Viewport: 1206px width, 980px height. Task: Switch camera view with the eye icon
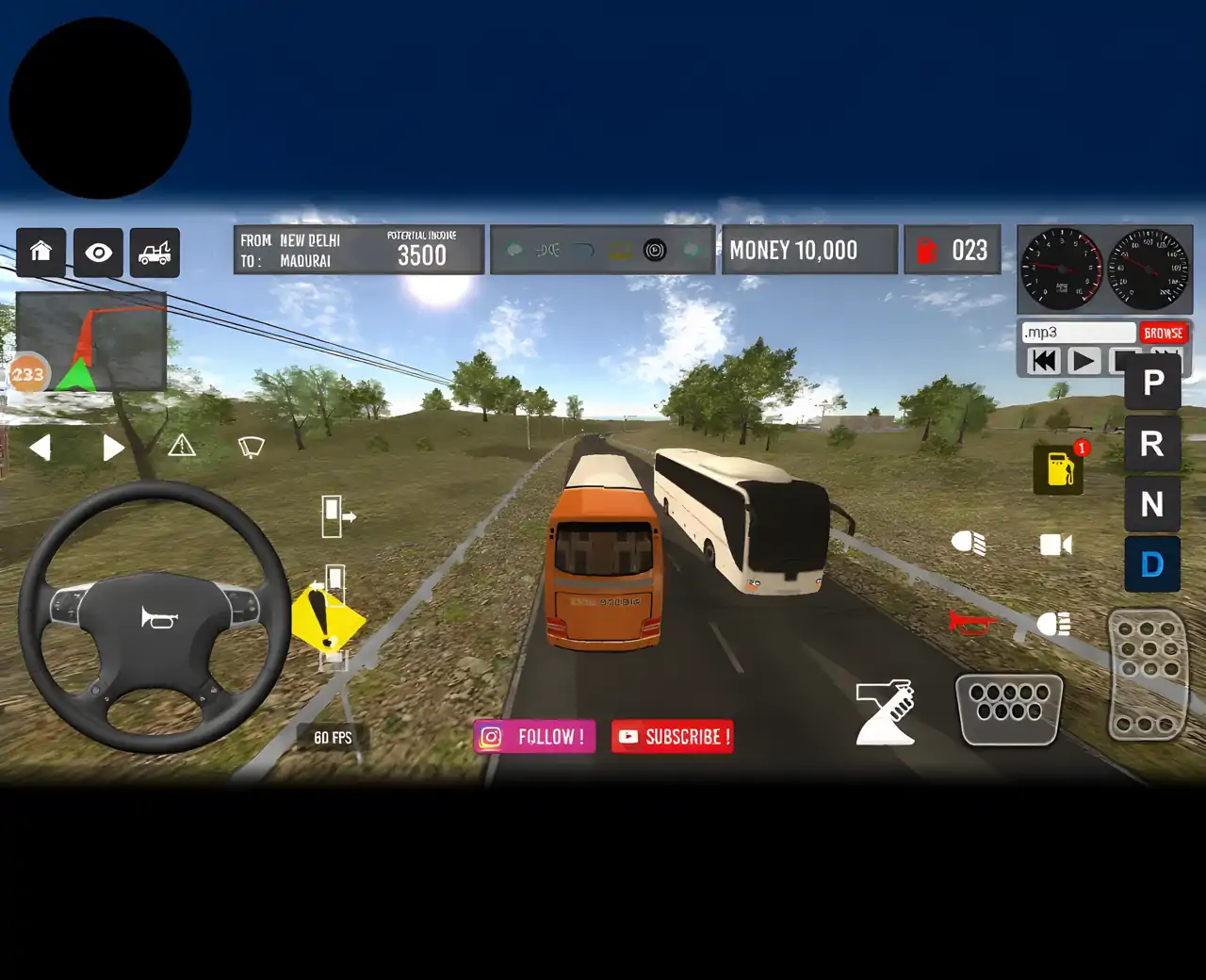pyautogui.click(x=98, y=253)
